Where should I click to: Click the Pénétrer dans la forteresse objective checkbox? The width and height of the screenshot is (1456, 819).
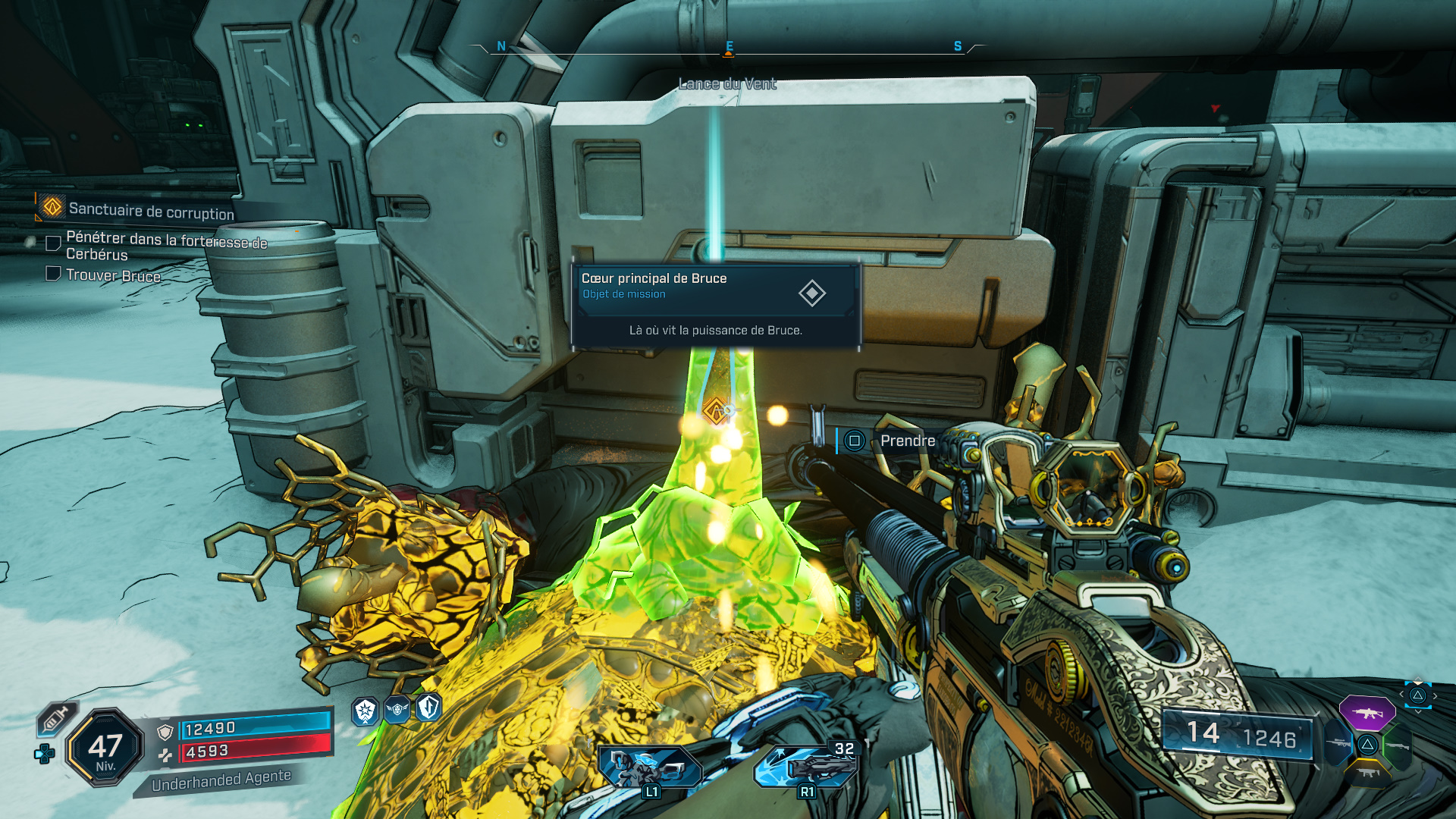[53, 243]
